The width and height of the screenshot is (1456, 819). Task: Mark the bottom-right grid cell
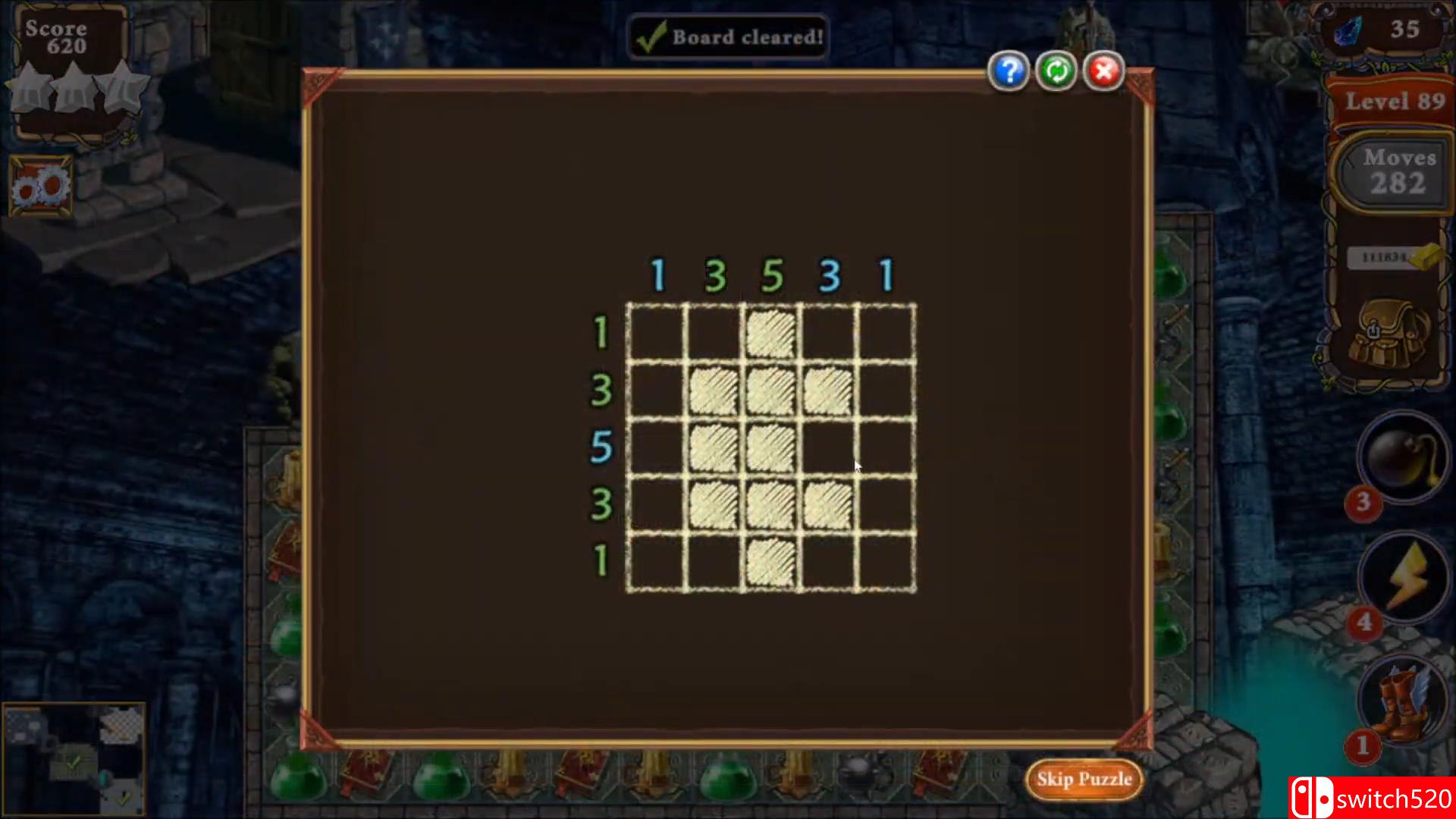tap(886, 561)
